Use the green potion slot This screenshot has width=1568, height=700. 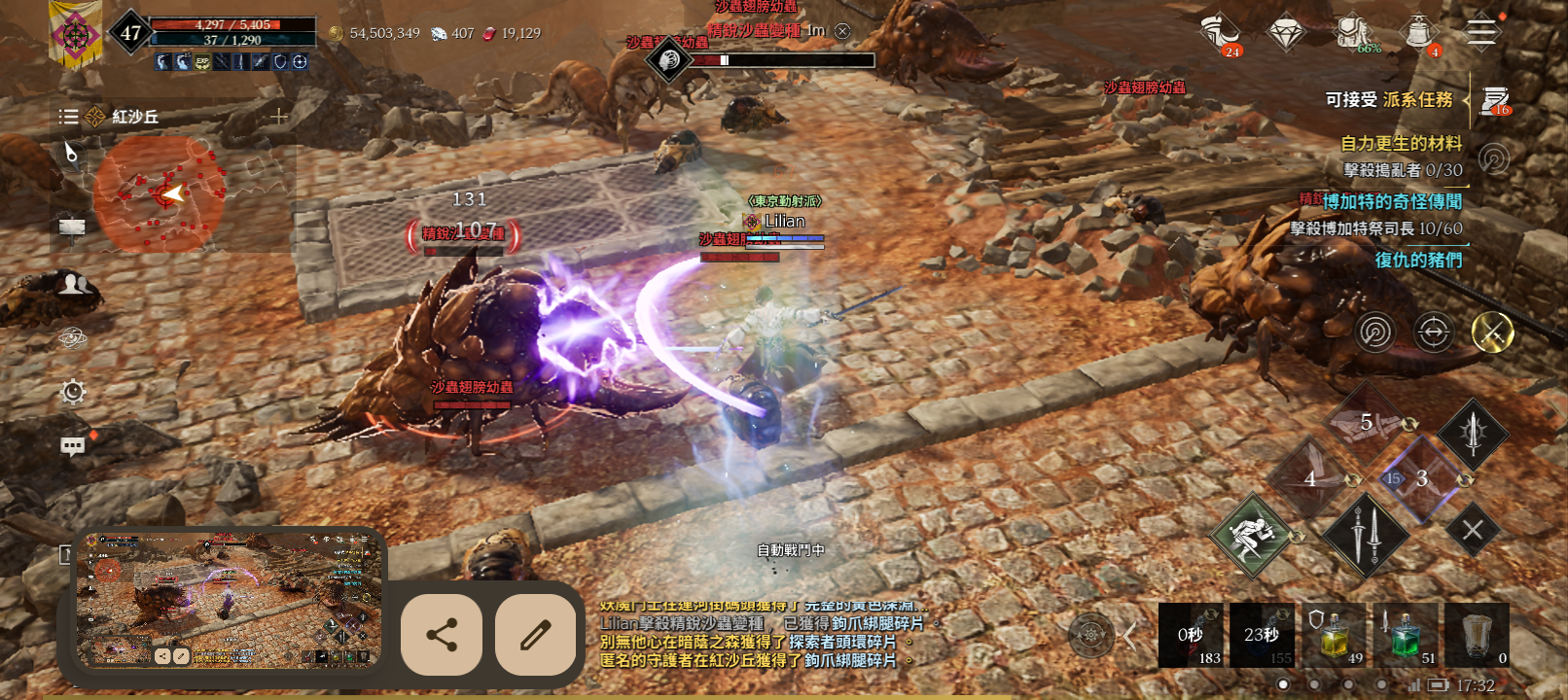(x=1406, y=635)
